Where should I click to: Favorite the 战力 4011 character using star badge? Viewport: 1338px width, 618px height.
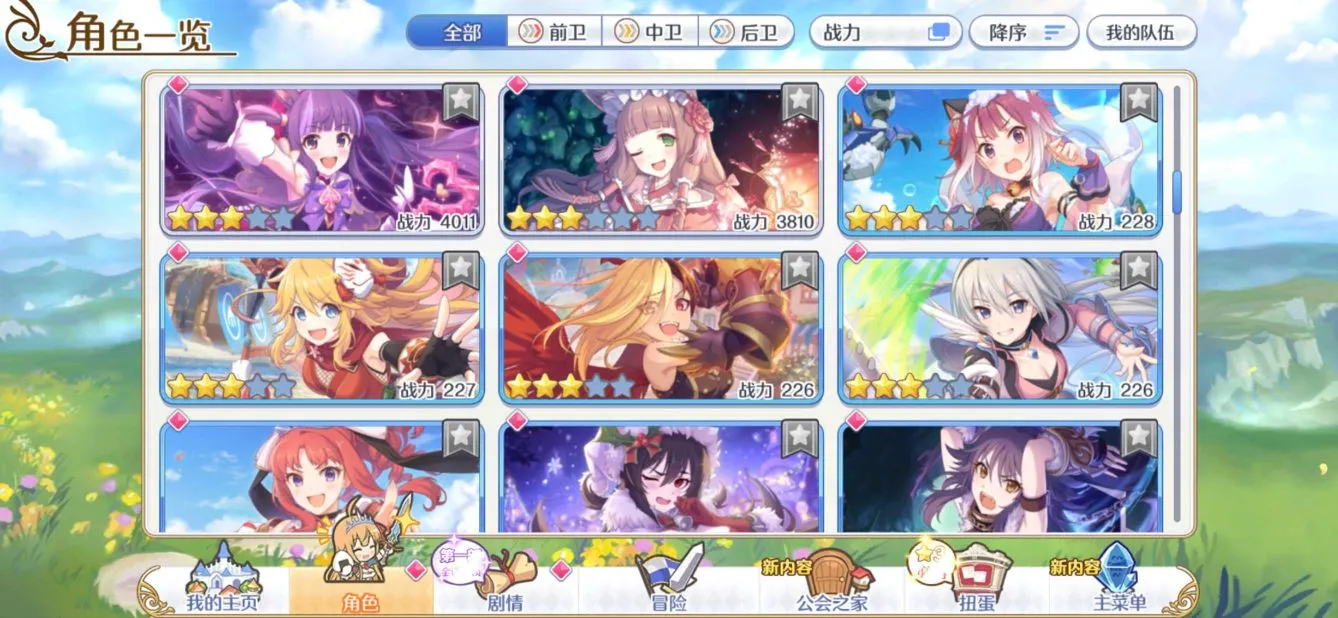pyautogui.click(x=460, y=100)
